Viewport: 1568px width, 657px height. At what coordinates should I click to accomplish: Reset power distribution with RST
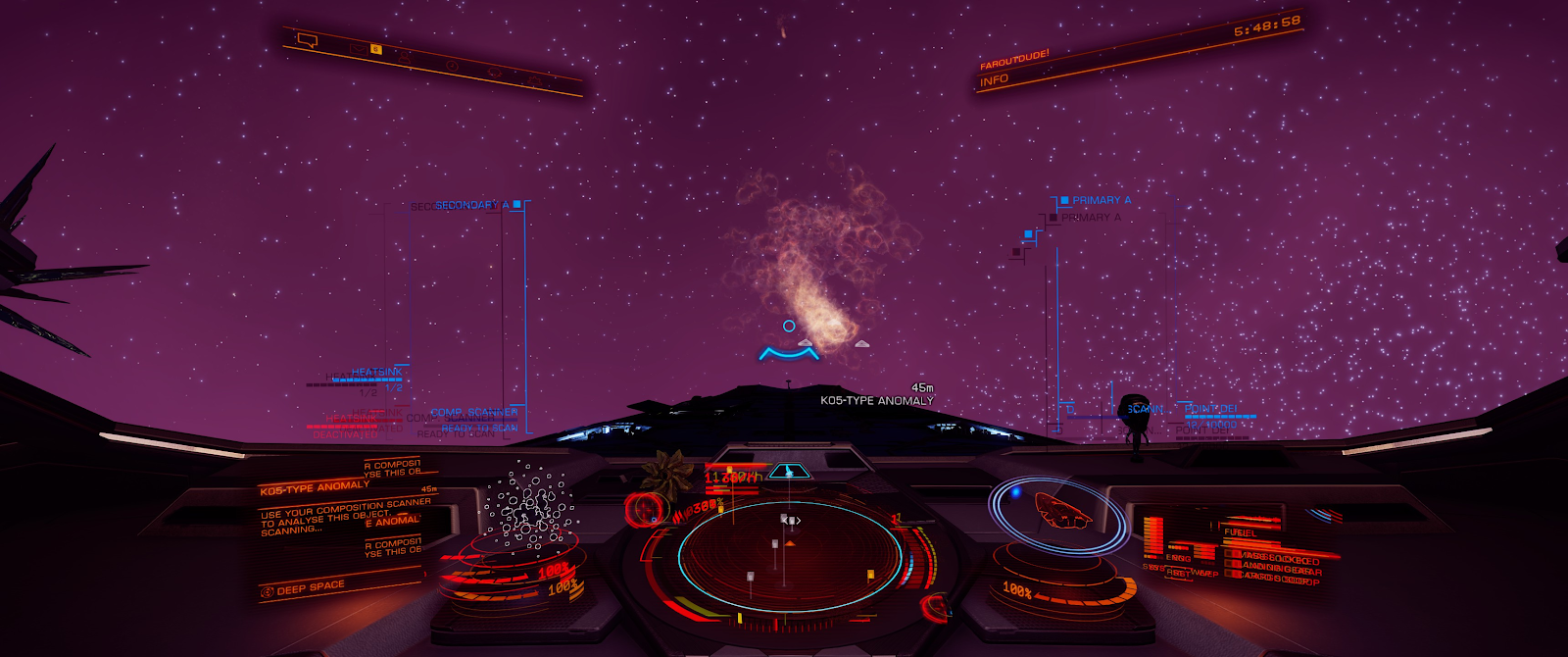(x=1177, y=573)
